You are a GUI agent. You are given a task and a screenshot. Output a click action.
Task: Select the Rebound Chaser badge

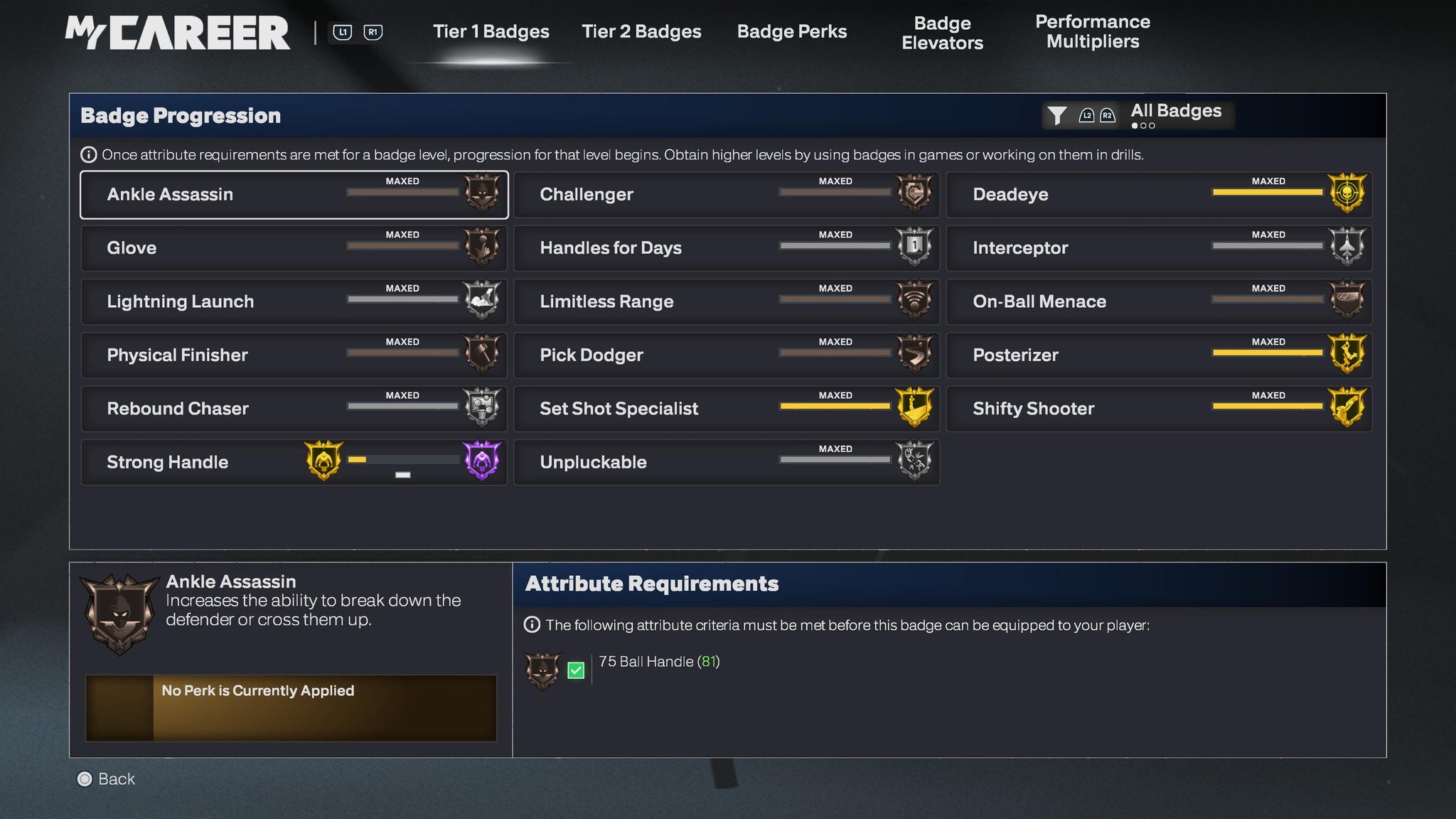click(294, 409)
